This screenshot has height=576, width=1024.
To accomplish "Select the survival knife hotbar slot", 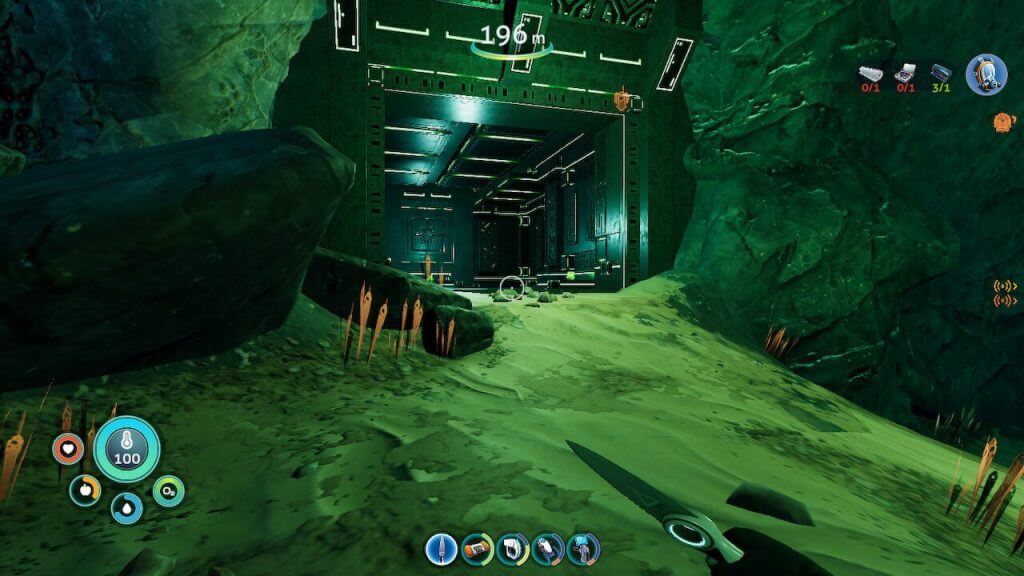I will coord(441,548).
